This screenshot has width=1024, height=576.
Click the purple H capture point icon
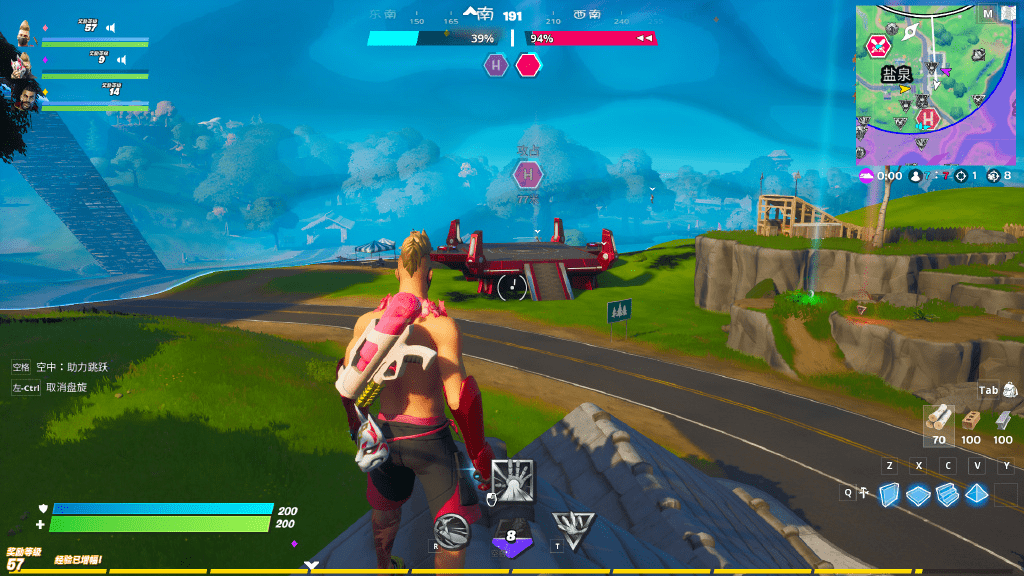[x=496, y=66]
